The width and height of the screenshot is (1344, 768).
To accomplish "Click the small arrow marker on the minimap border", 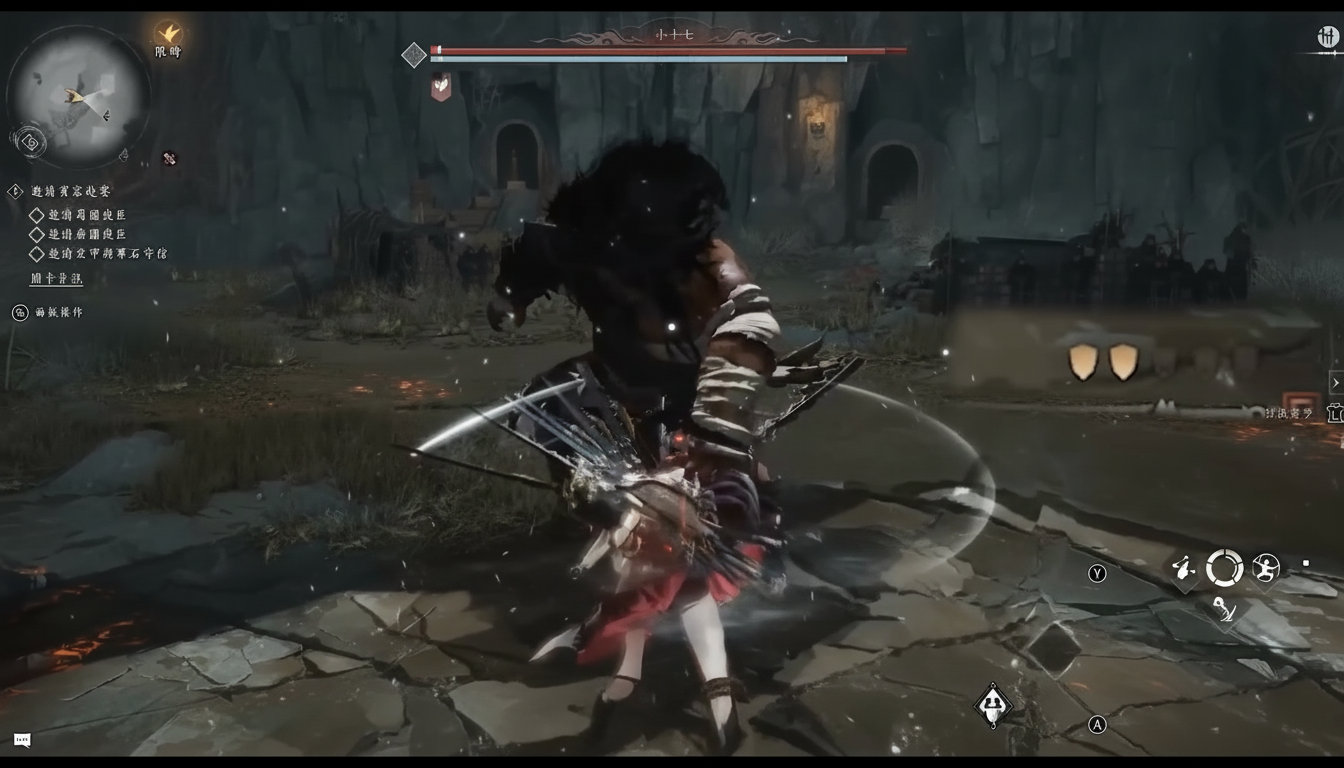I will tap(124, 156).
